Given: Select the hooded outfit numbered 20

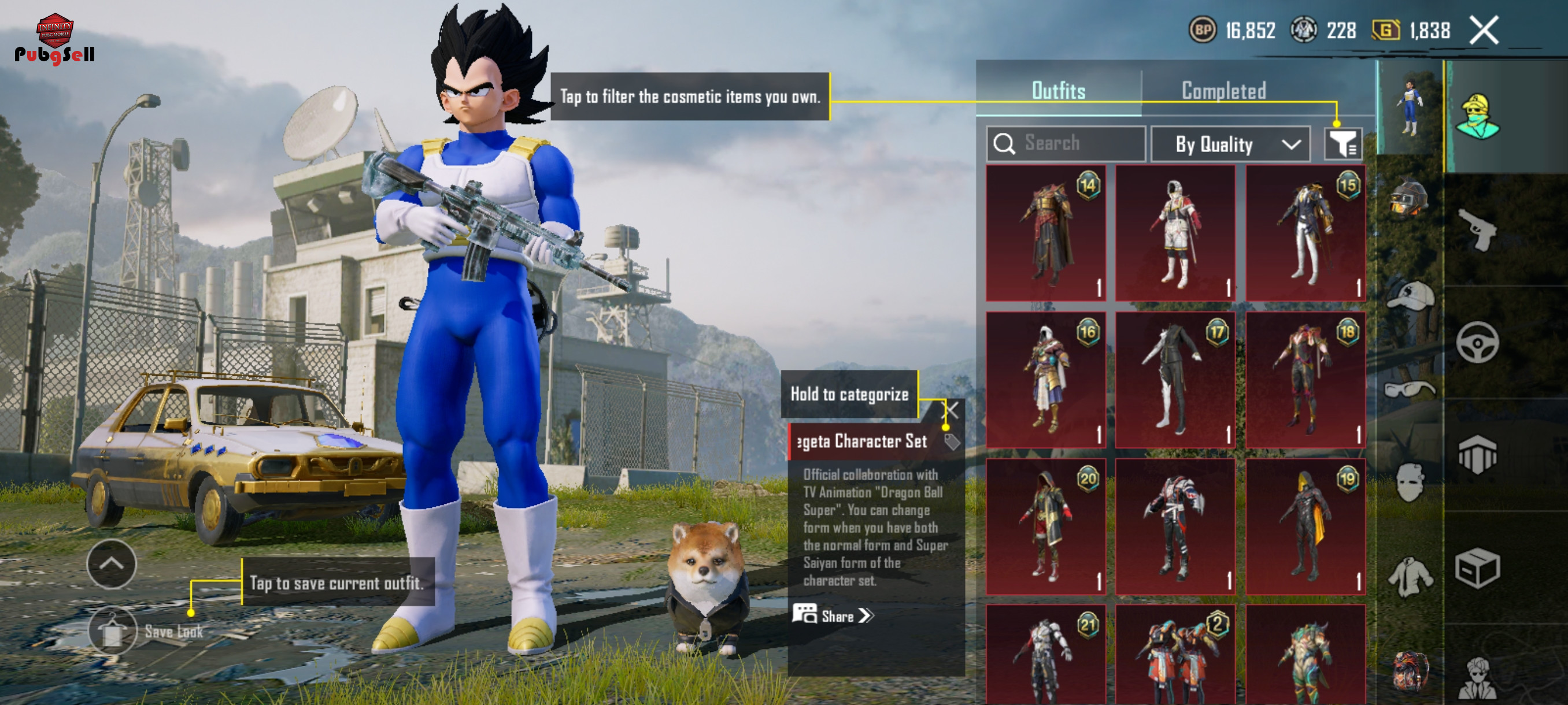Looking at the screenshot, I should pyautogui.click(x=1046, y=527).
